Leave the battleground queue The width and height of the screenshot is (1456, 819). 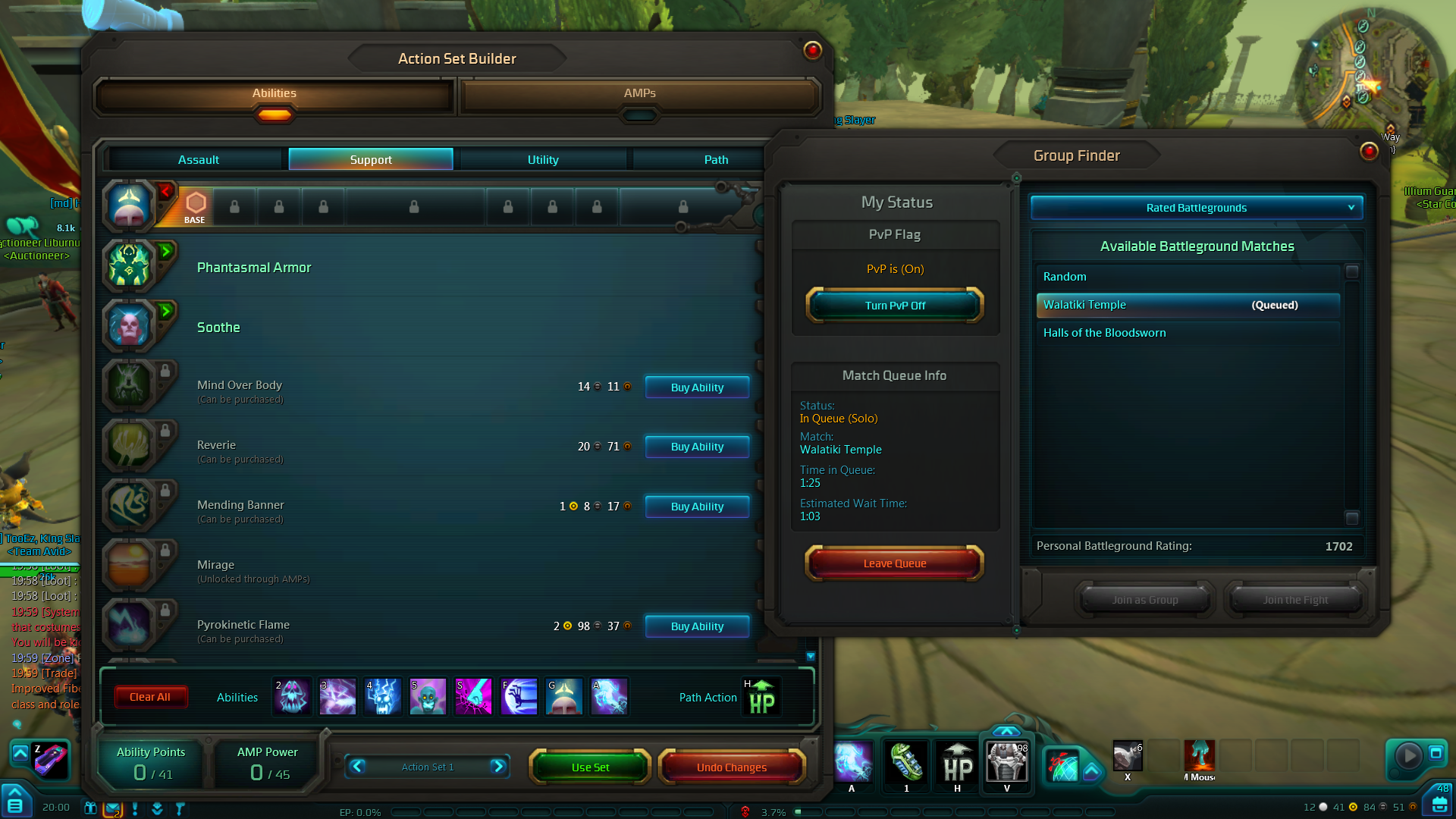pos(894,563)
